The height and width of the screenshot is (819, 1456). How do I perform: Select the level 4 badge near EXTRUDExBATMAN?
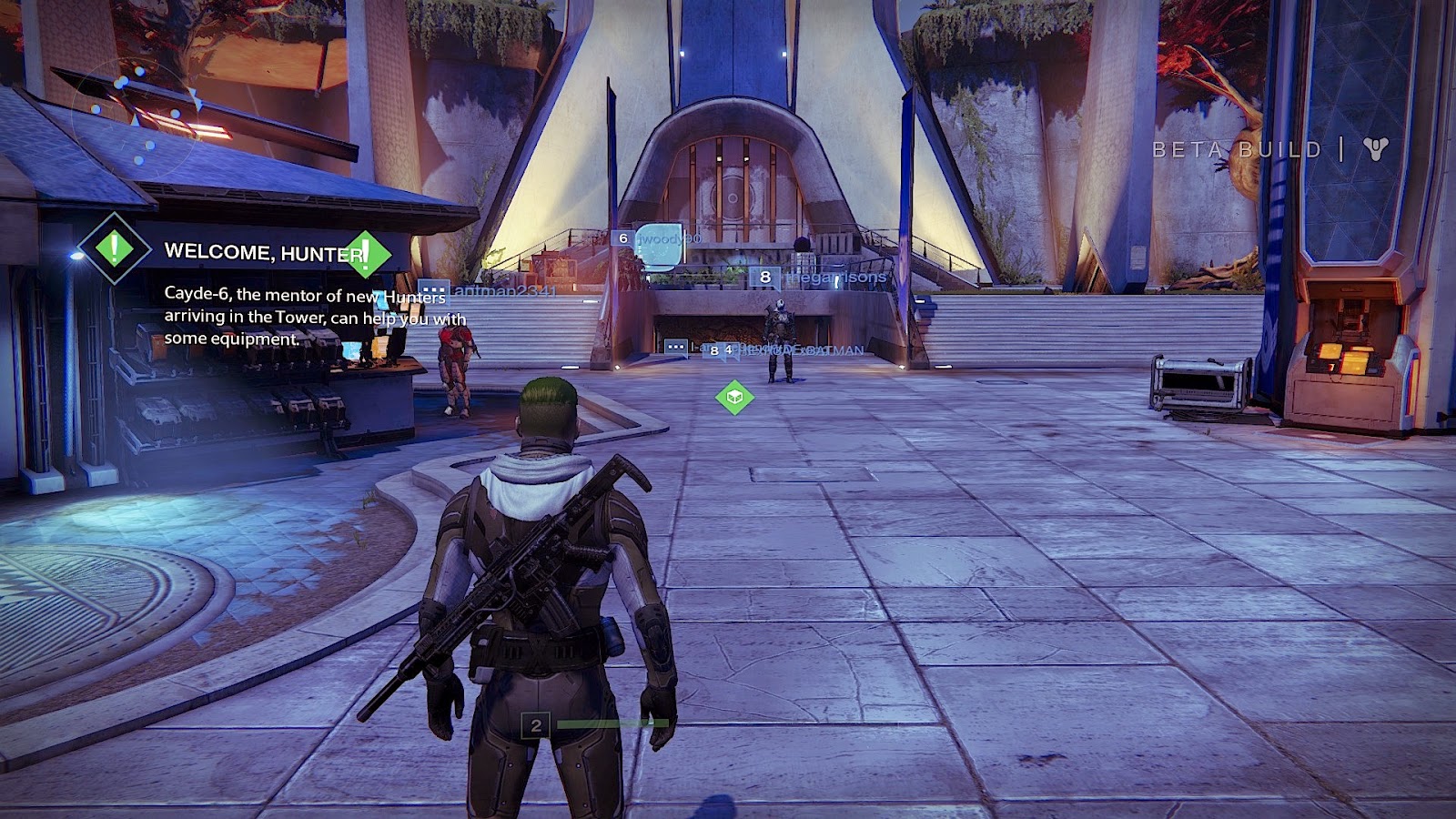(728, 350)
